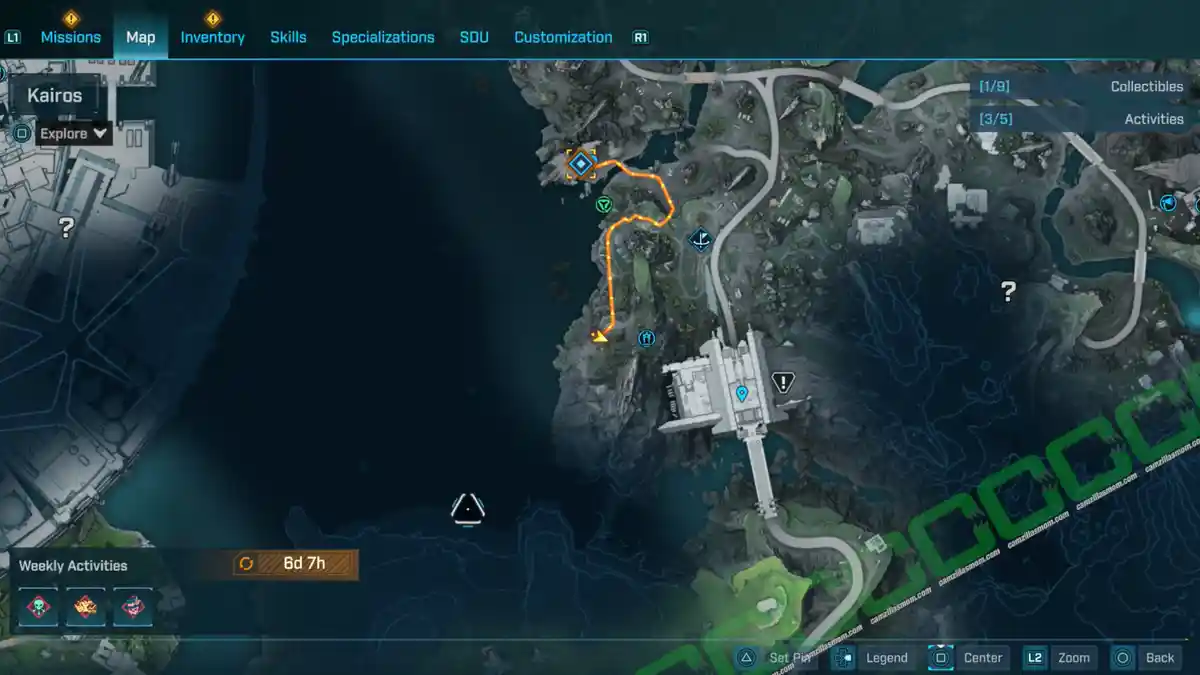This screenshot has width=1200, height=675.
Task: Click the green Vault symbol map marker
Action: [604, 205]
